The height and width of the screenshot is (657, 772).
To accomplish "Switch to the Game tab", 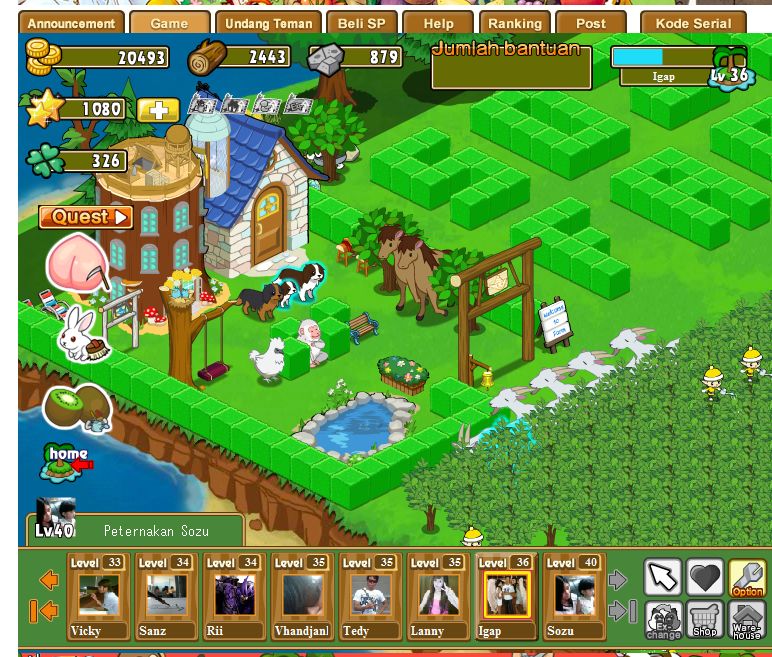I will click(169, 23).
